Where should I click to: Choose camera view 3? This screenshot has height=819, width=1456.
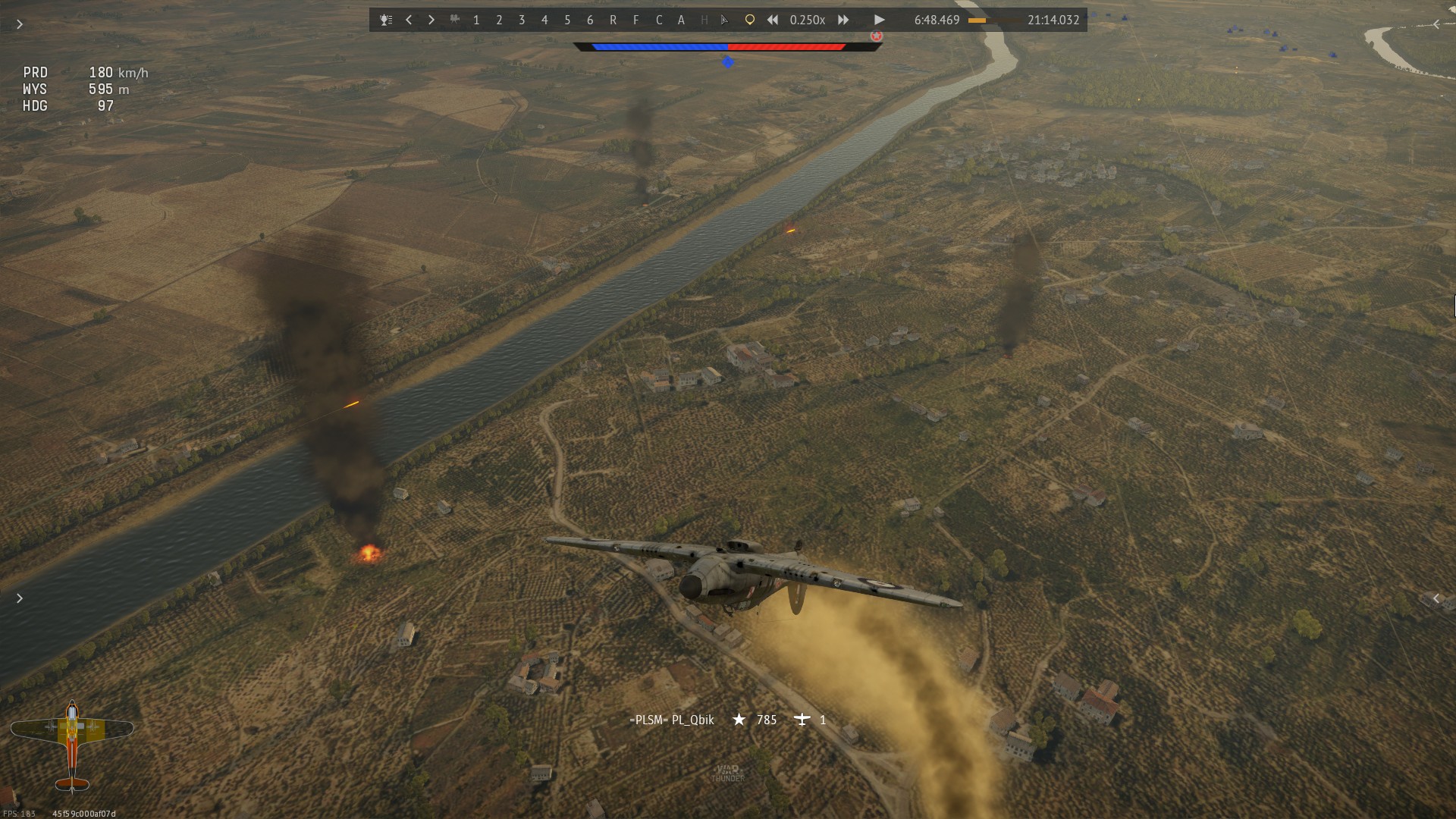(522, 20)
